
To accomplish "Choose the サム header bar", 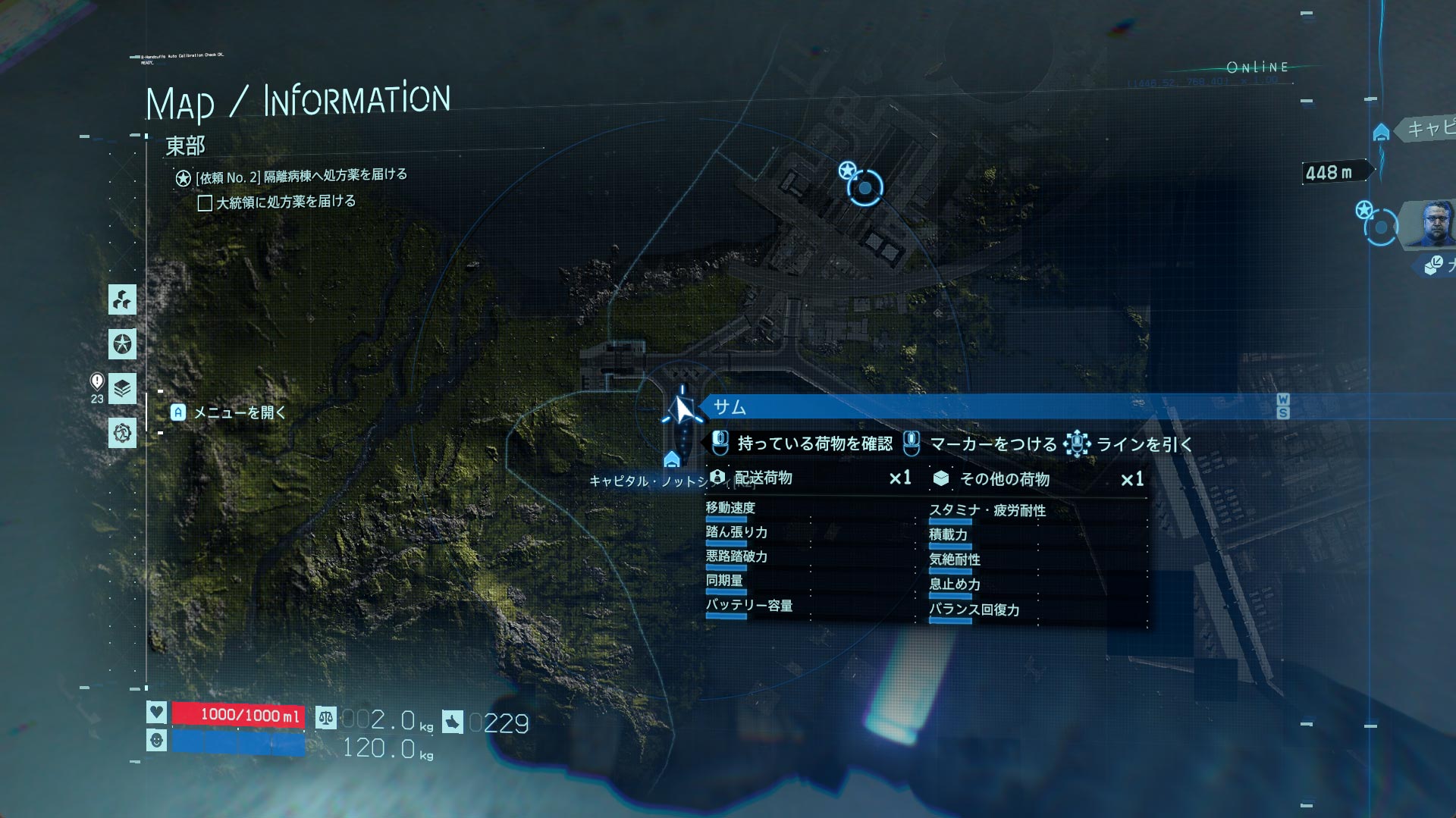I will click(x=986, y=407).
